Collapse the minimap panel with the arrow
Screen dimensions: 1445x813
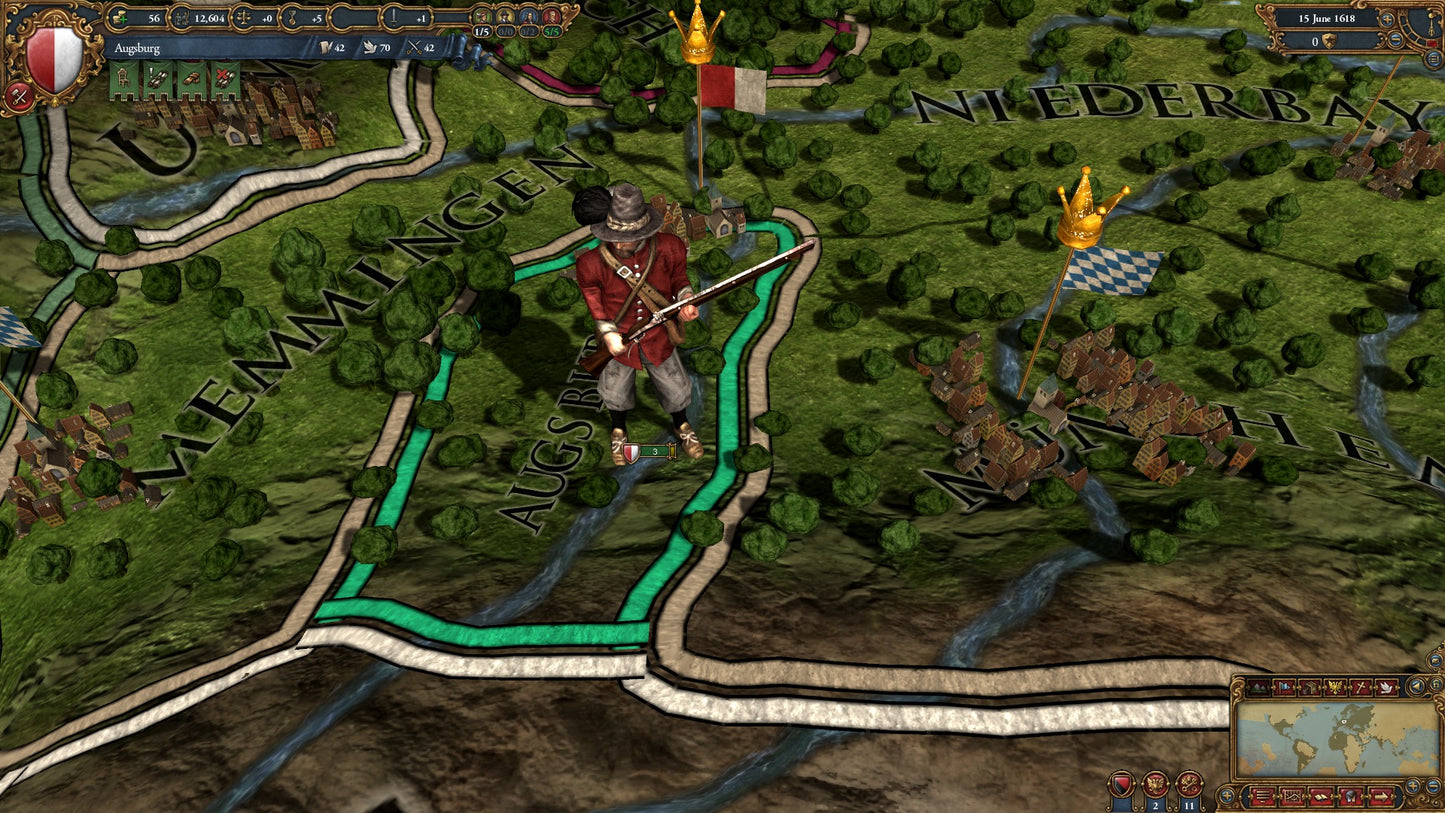tap(1415, 687)
